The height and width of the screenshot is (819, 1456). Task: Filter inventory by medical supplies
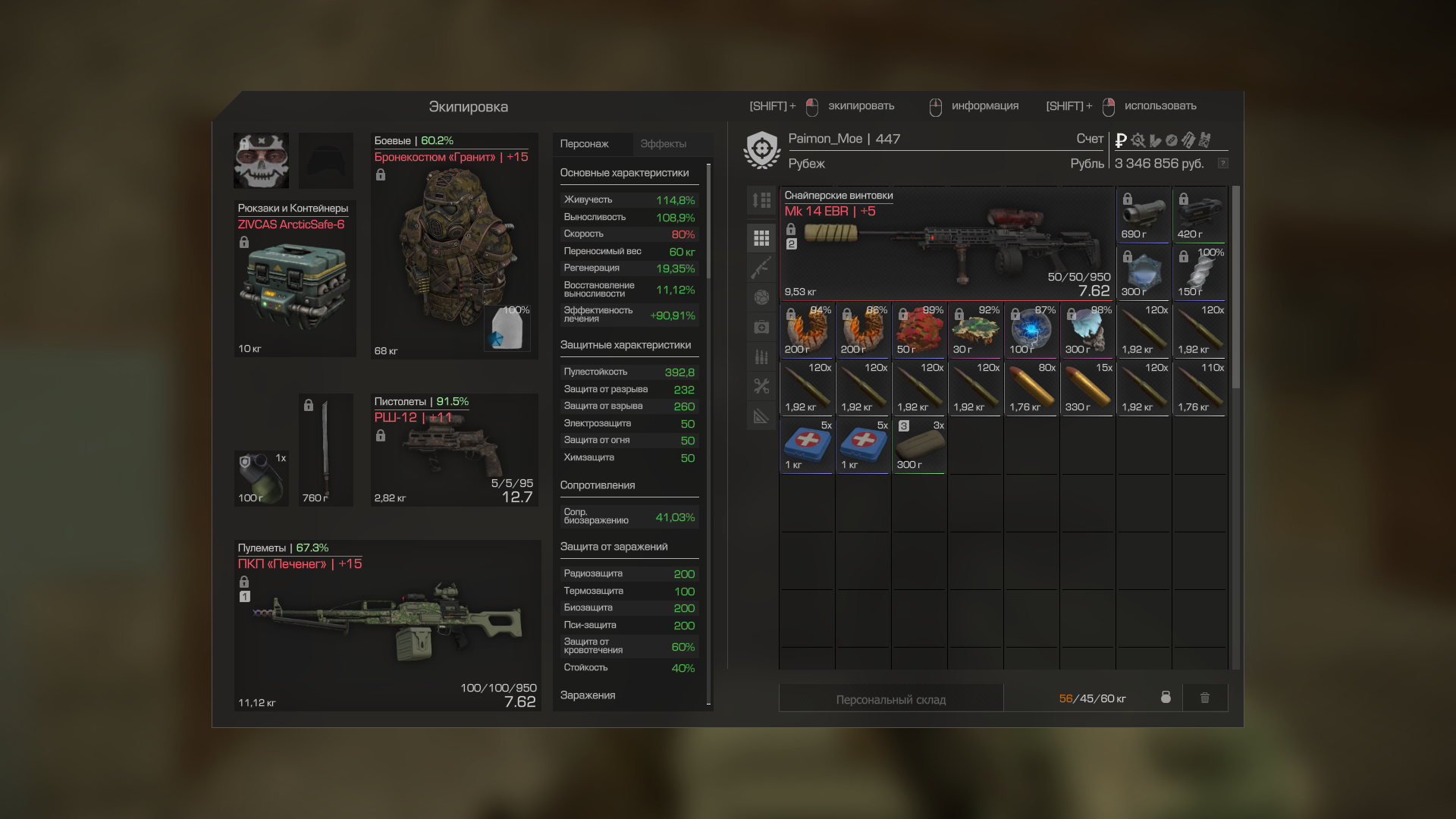coord(761,327)
